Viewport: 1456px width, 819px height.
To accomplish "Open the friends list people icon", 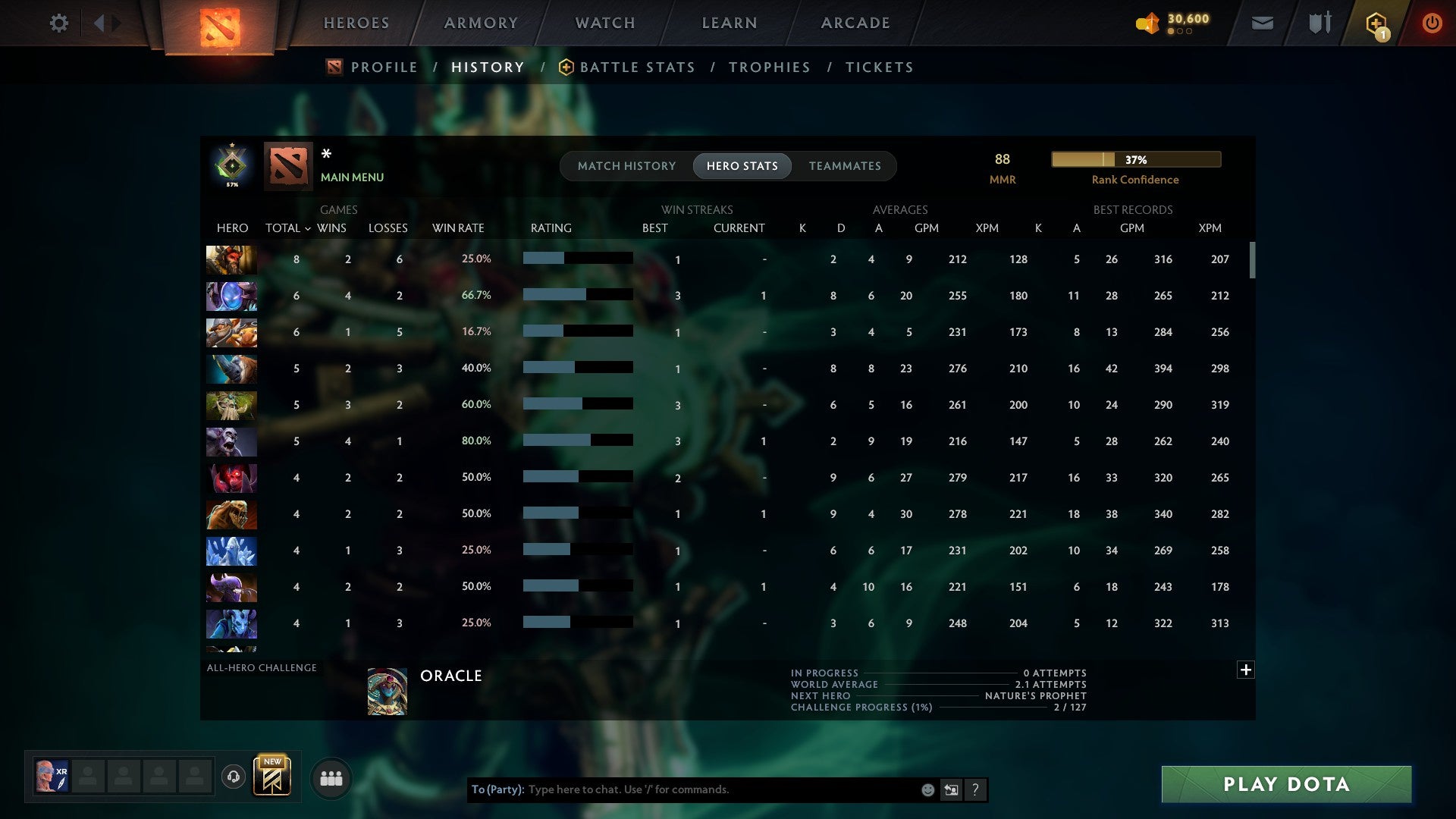I will pyautogui.click(x=331, y=777).
